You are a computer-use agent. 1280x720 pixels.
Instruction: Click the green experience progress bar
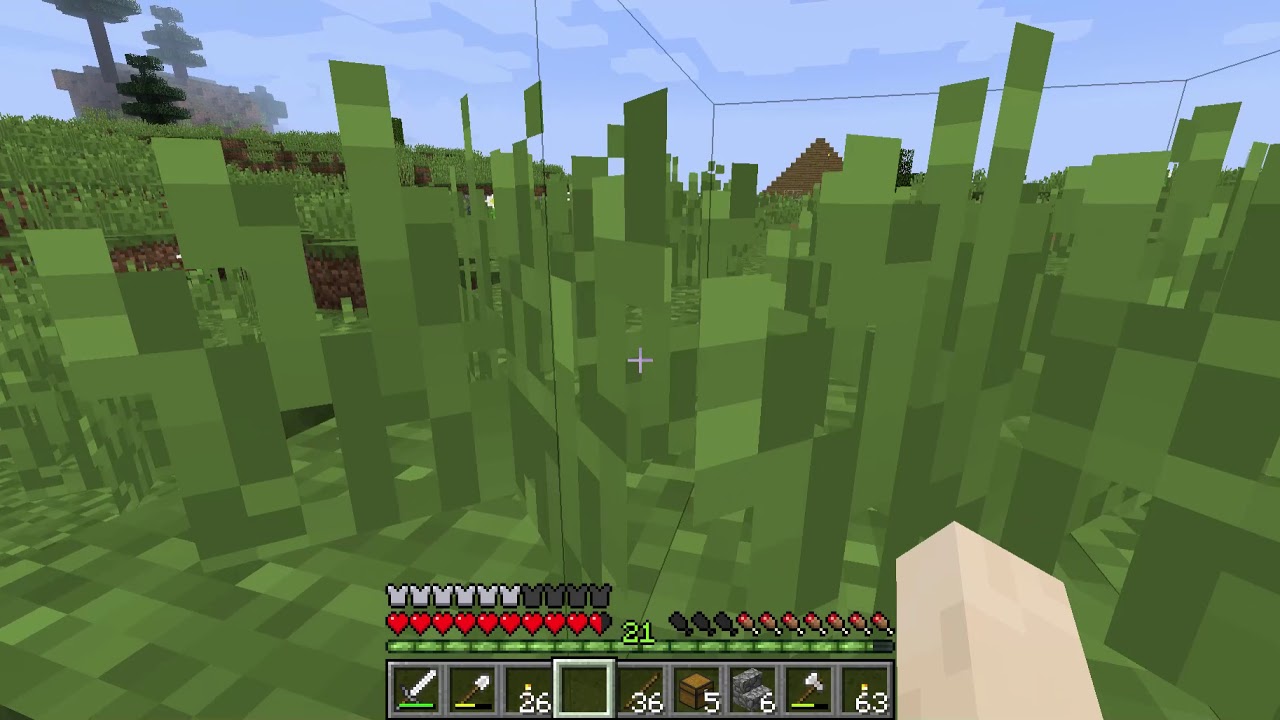pos(500,648)
